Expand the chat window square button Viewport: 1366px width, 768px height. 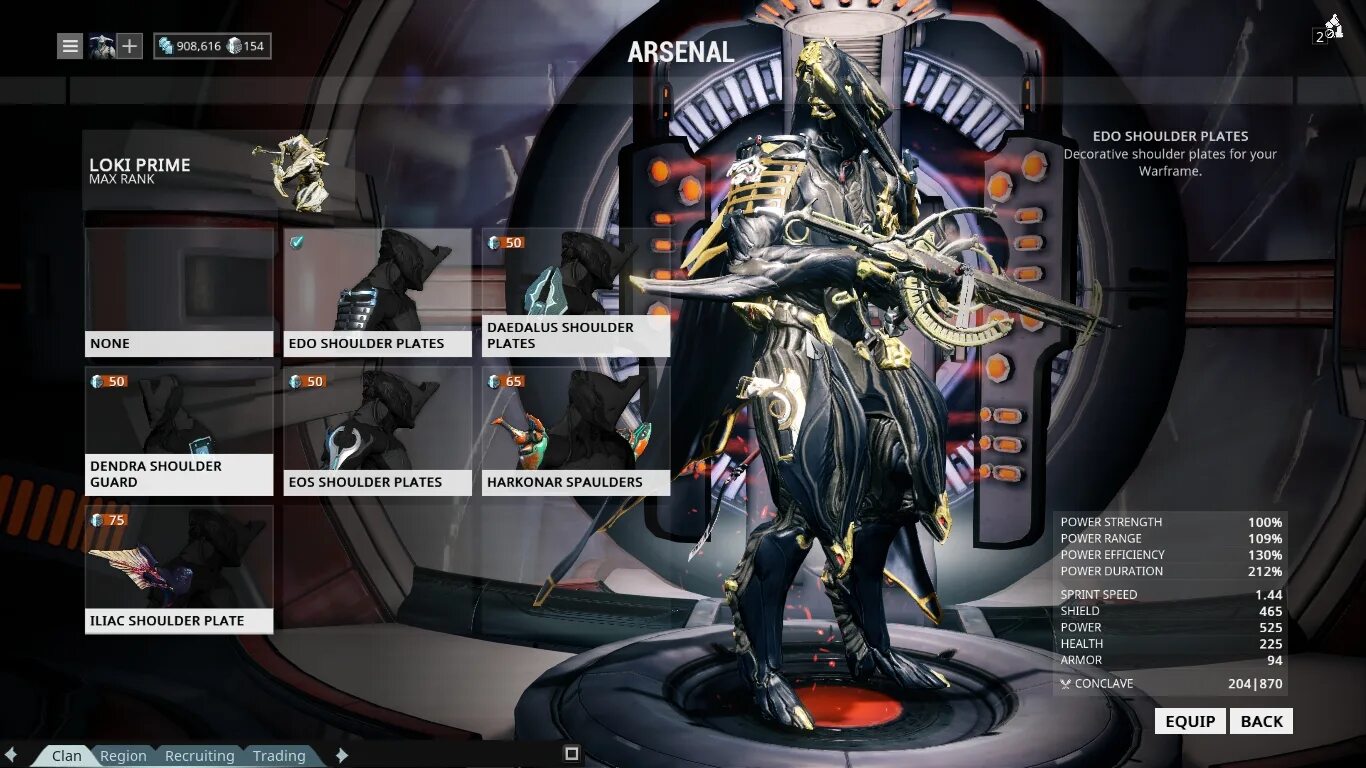572,753
